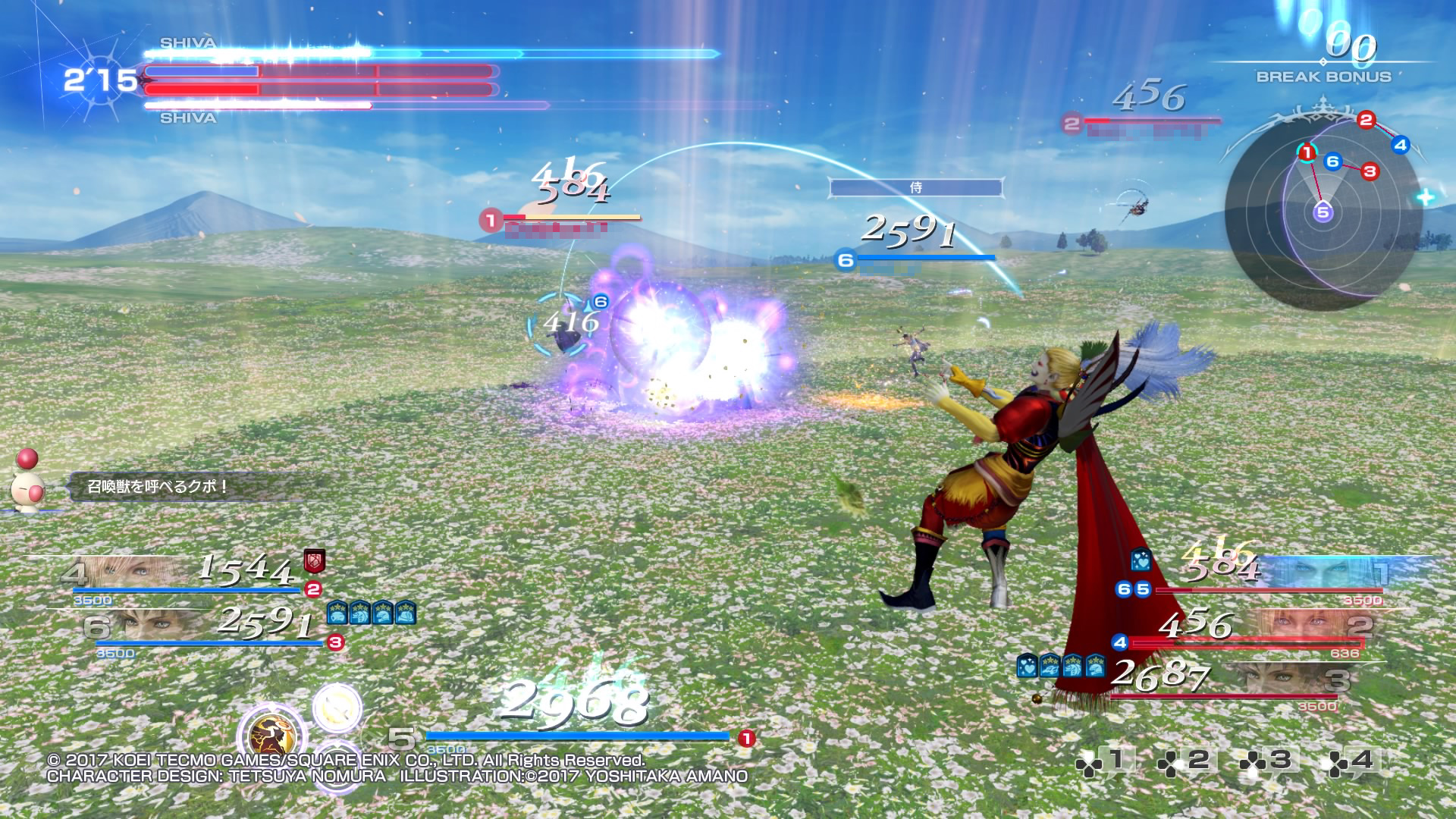This screenshot has width=1456, height=819.
Task: Click the purple player 5 marker on minimap
Action: [x=1323, y=212]
